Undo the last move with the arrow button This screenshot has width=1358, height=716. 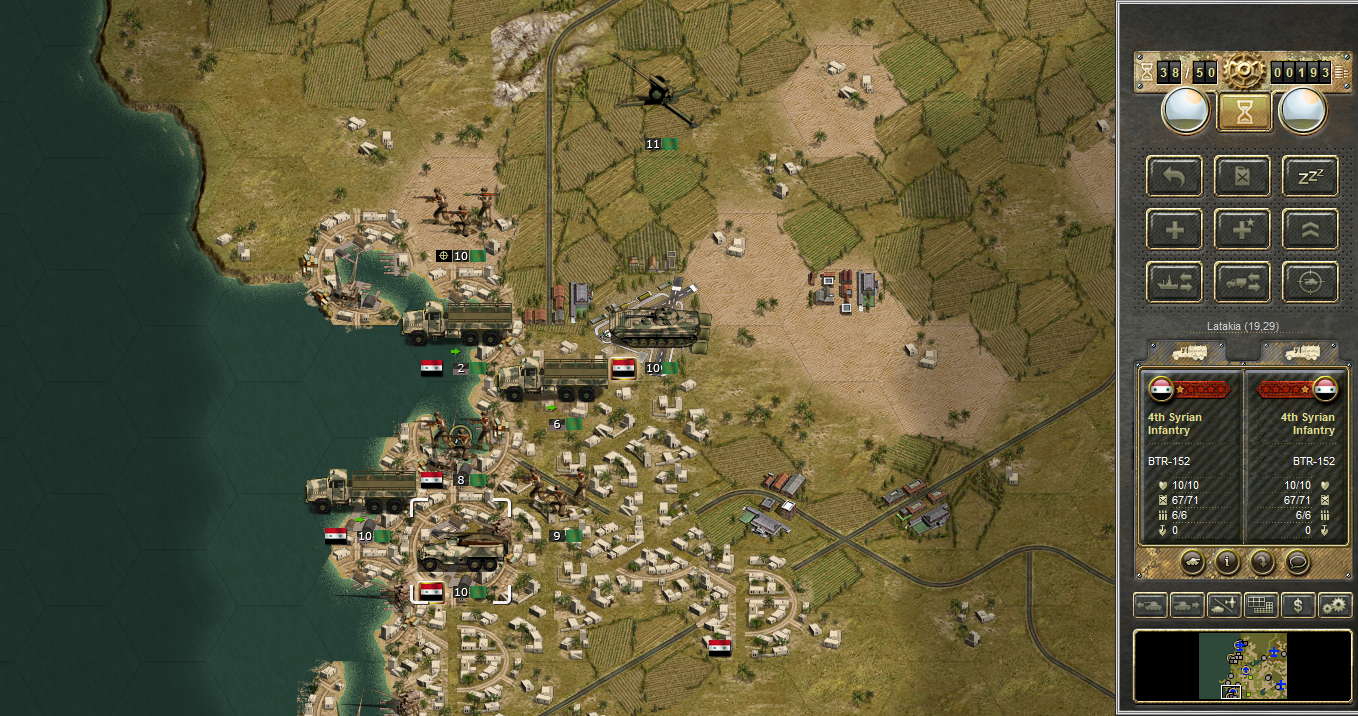tap(1175, 176)
